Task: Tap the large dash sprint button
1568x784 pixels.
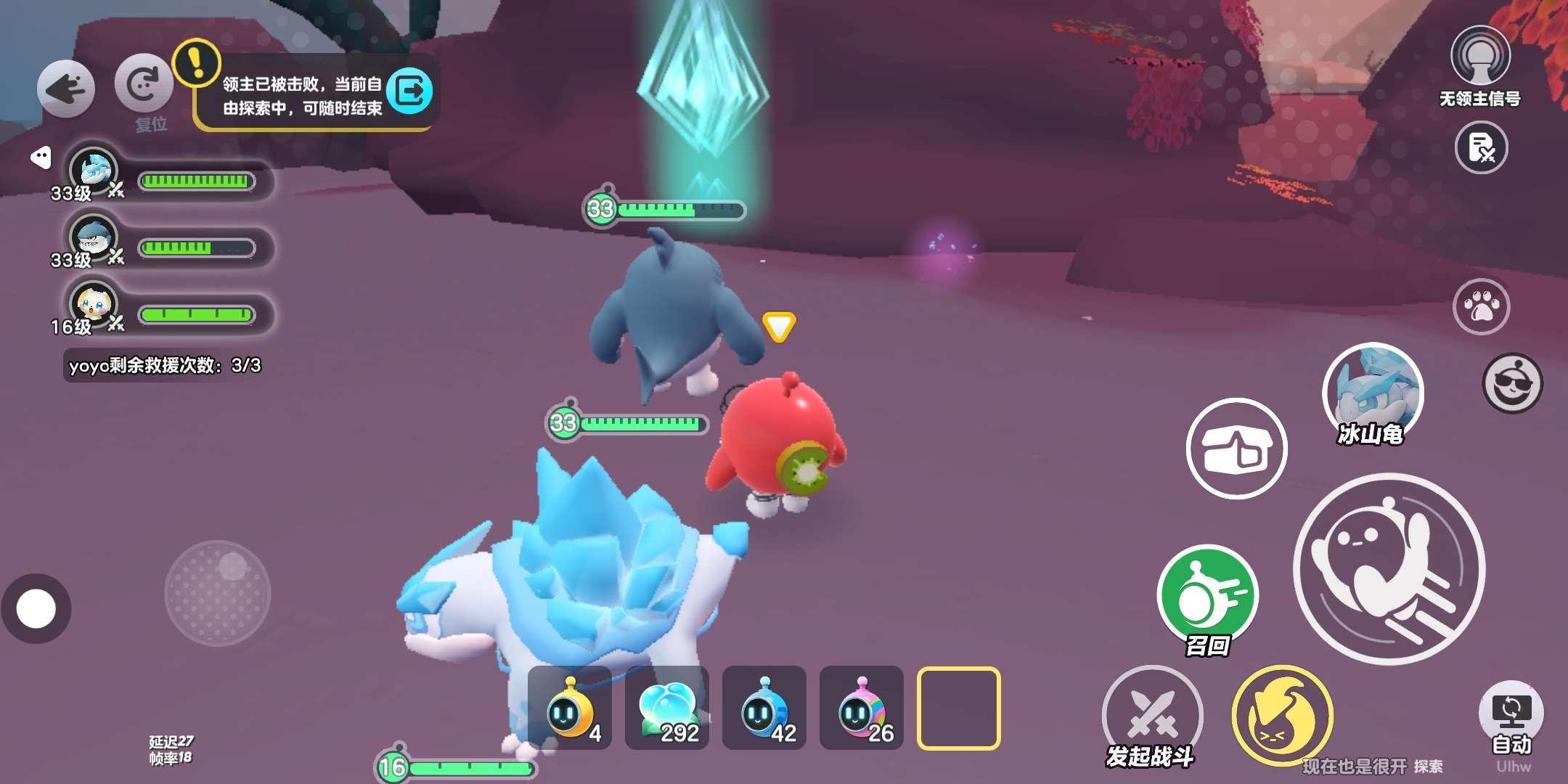Action: [x=1389, y=568]
